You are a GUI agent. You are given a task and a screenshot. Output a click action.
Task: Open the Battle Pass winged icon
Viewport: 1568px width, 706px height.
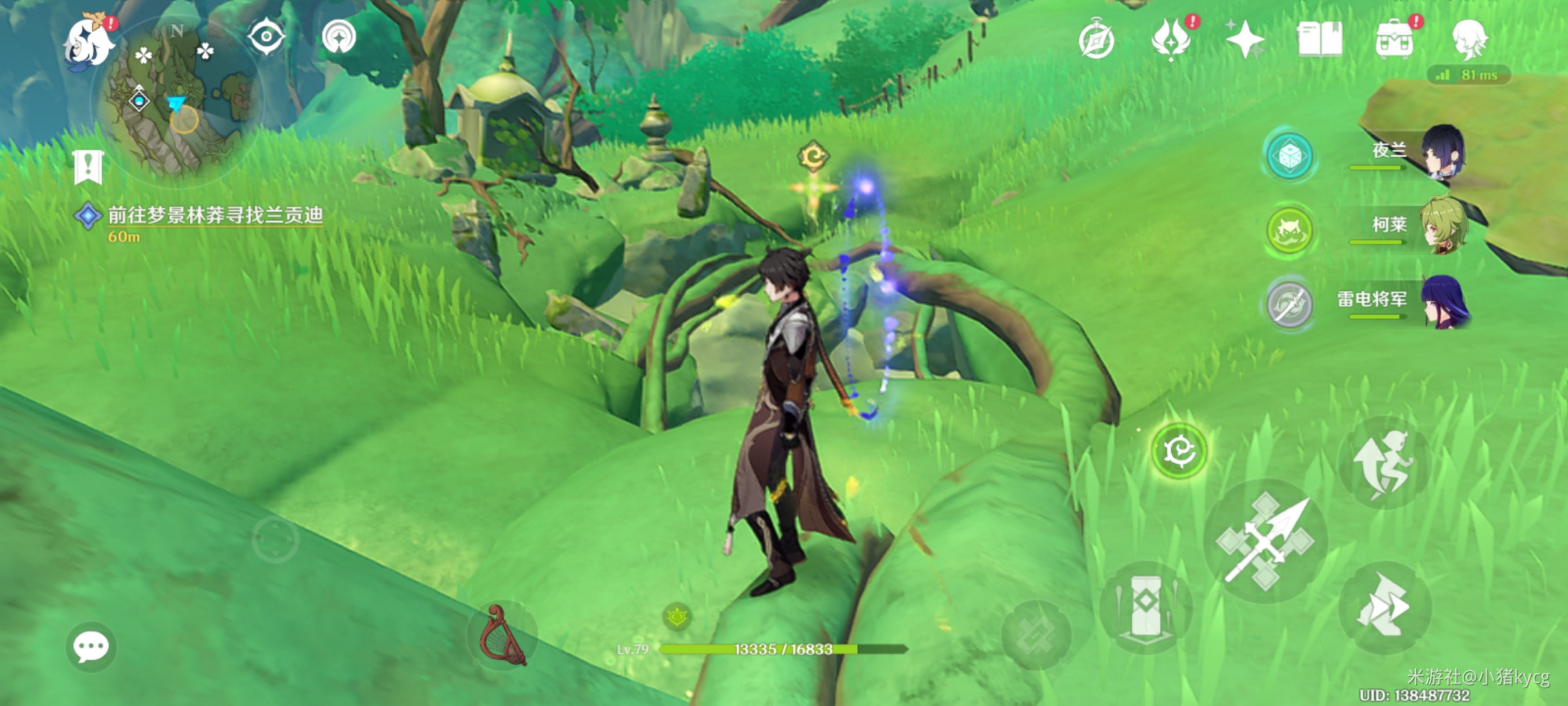(1171, 39)
